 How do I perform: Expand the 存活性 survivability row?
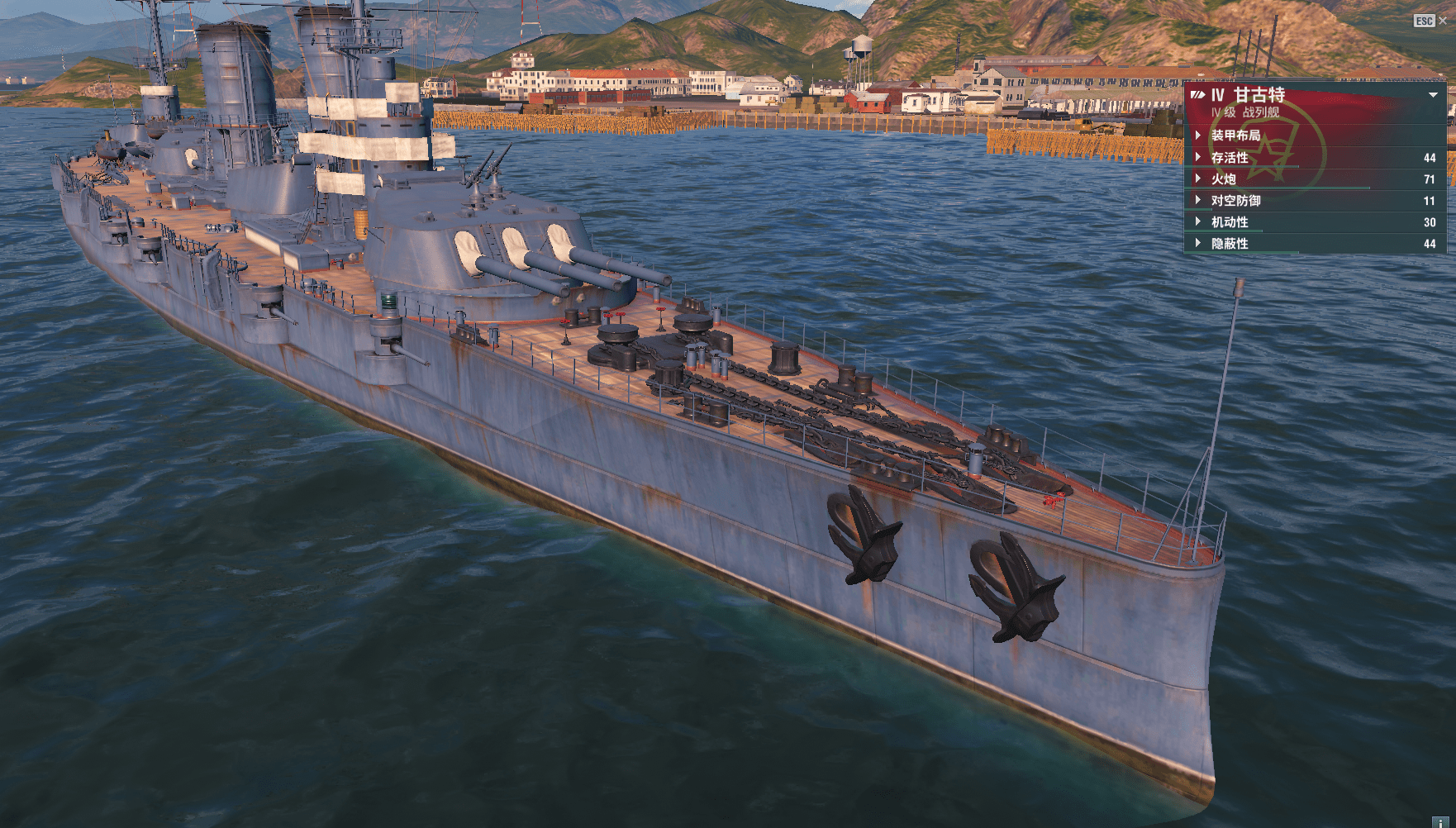[1230, 158]
